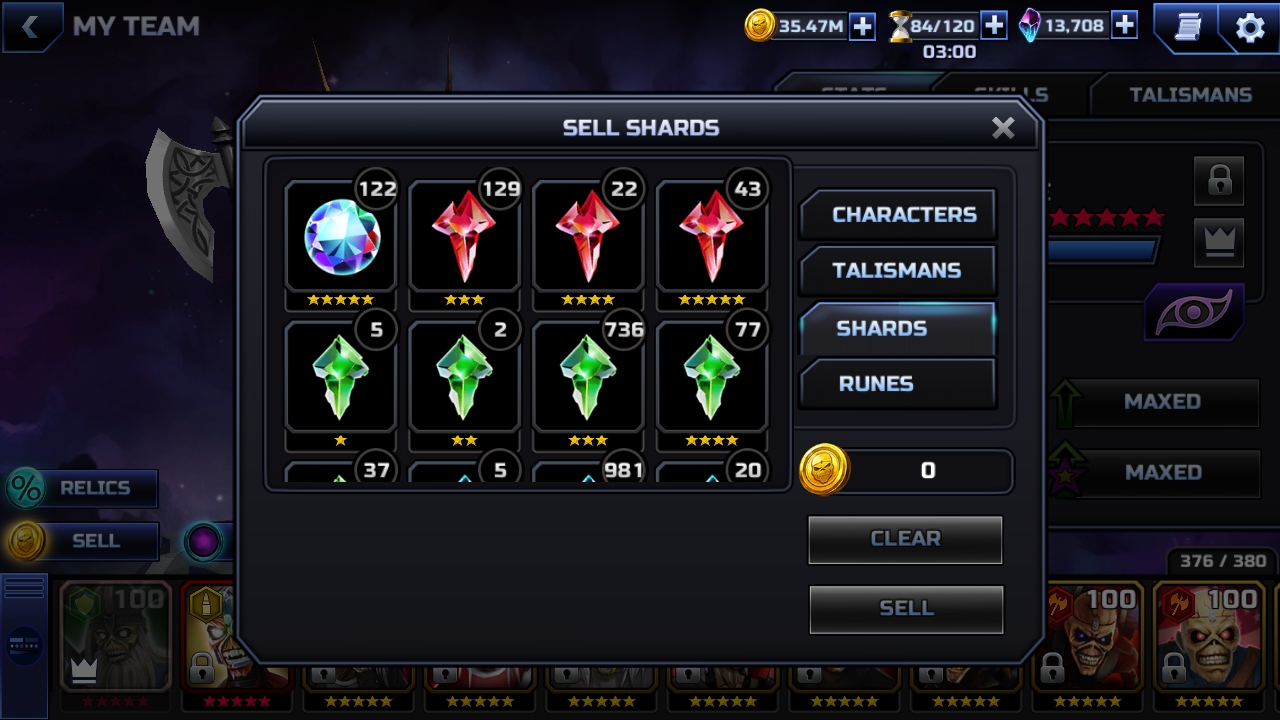This screenshot has width=1280, height=720.
Task: Choose the three-star red shard stack of 129
Action: click(x=464, y=238)
